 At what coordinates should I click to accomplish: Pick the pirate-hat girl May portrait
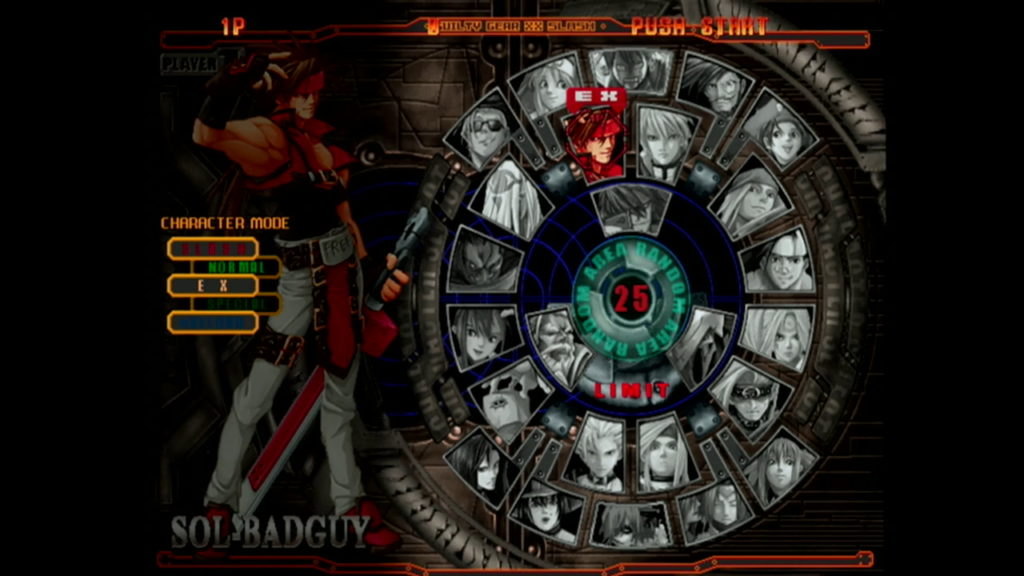pos(781,132)
